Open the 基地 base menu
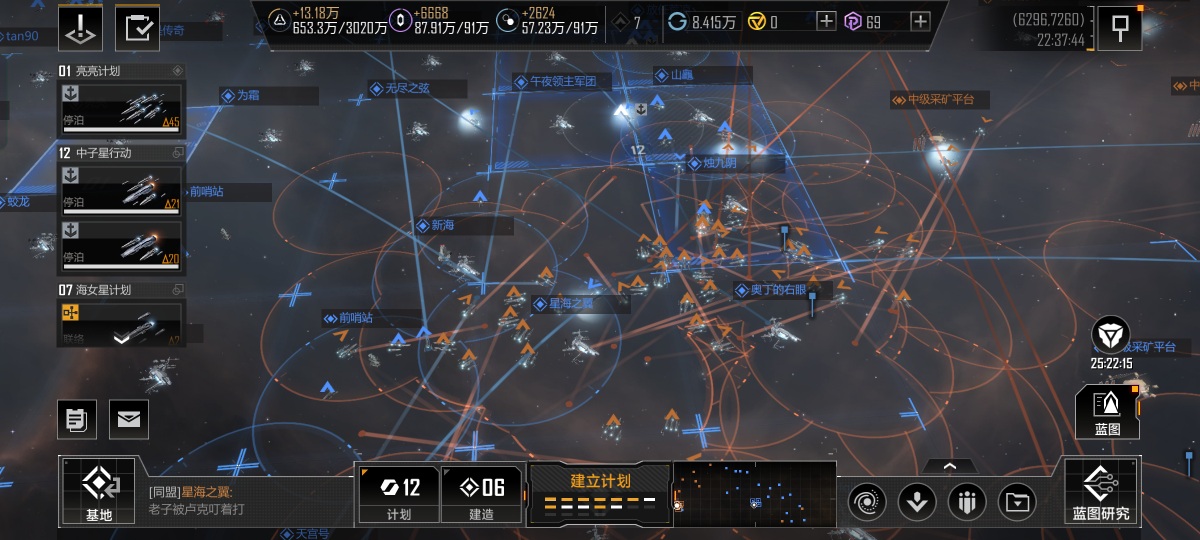The width and height of the screenshot is (1200, 540). pos(99,491)
